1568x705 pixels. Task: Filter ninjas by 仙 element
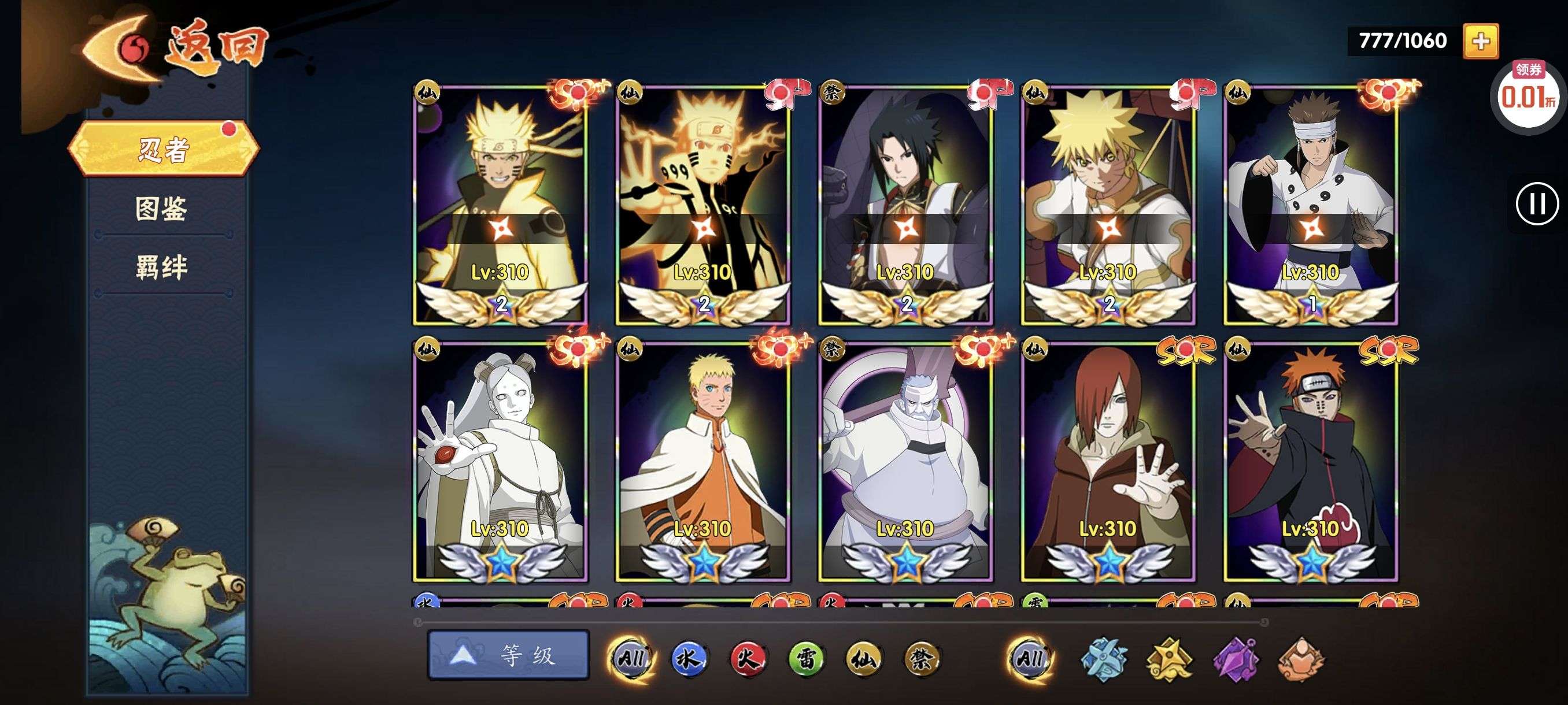[863, 658]
